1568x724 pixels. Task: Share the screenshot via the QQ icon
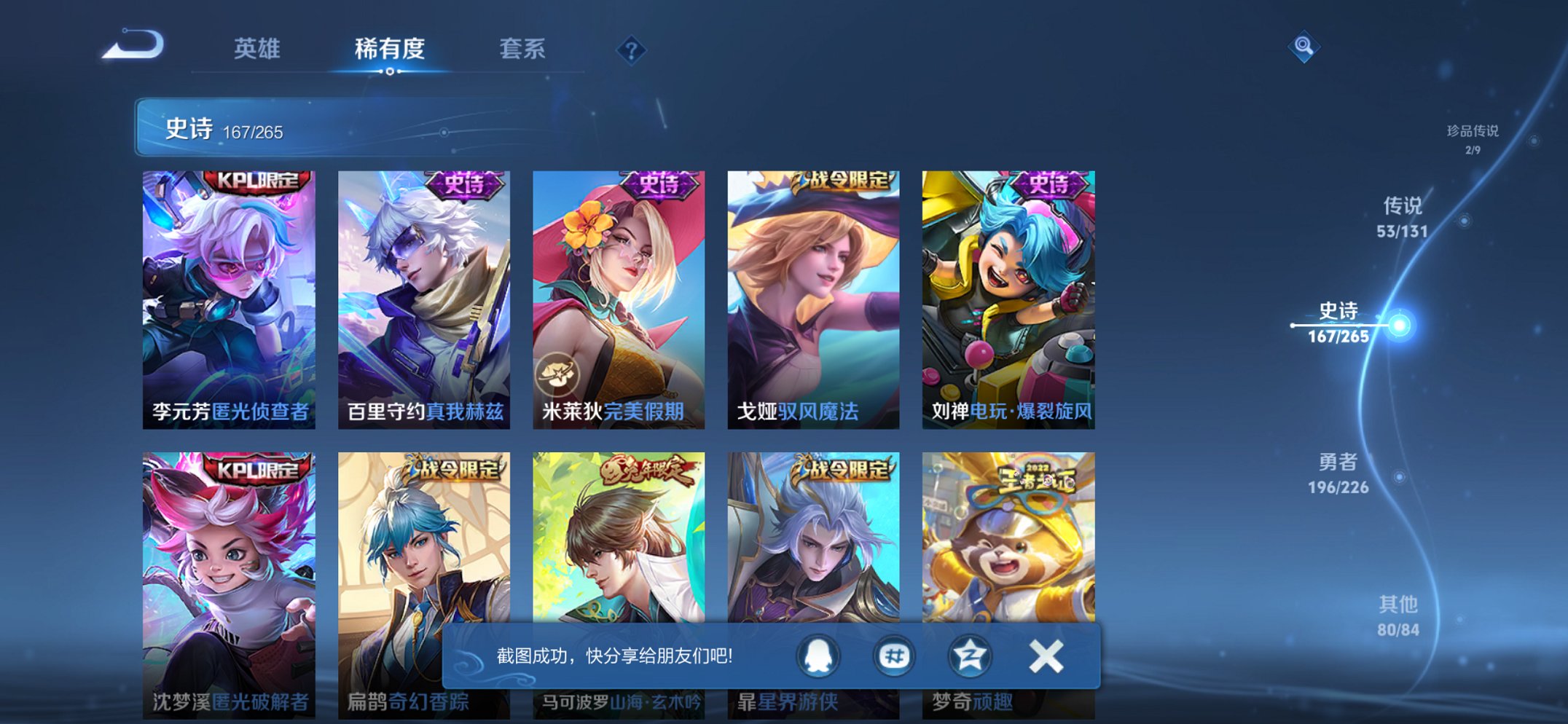(817, 656)
